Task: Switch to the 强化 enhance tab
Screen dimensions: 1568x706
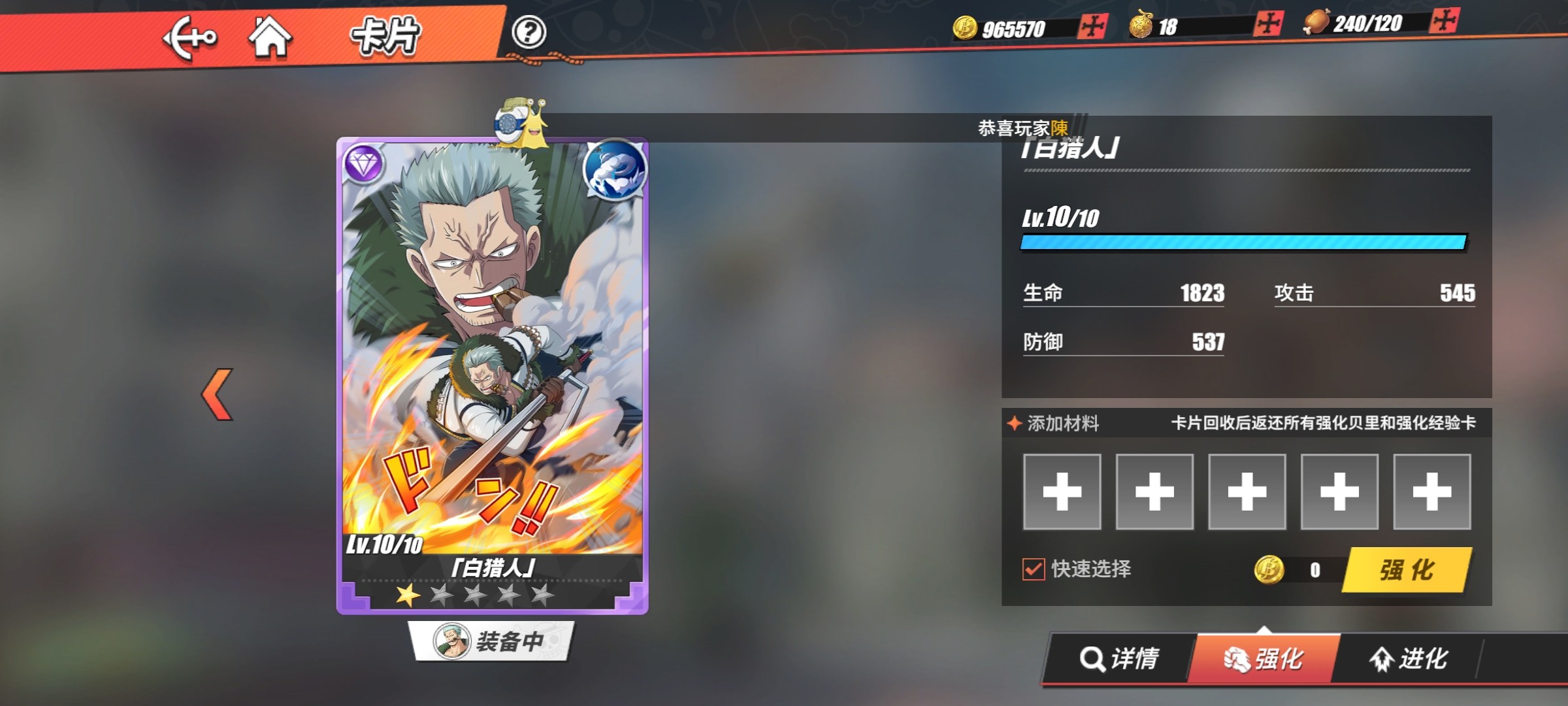Action: click(x=1264, y=659)
